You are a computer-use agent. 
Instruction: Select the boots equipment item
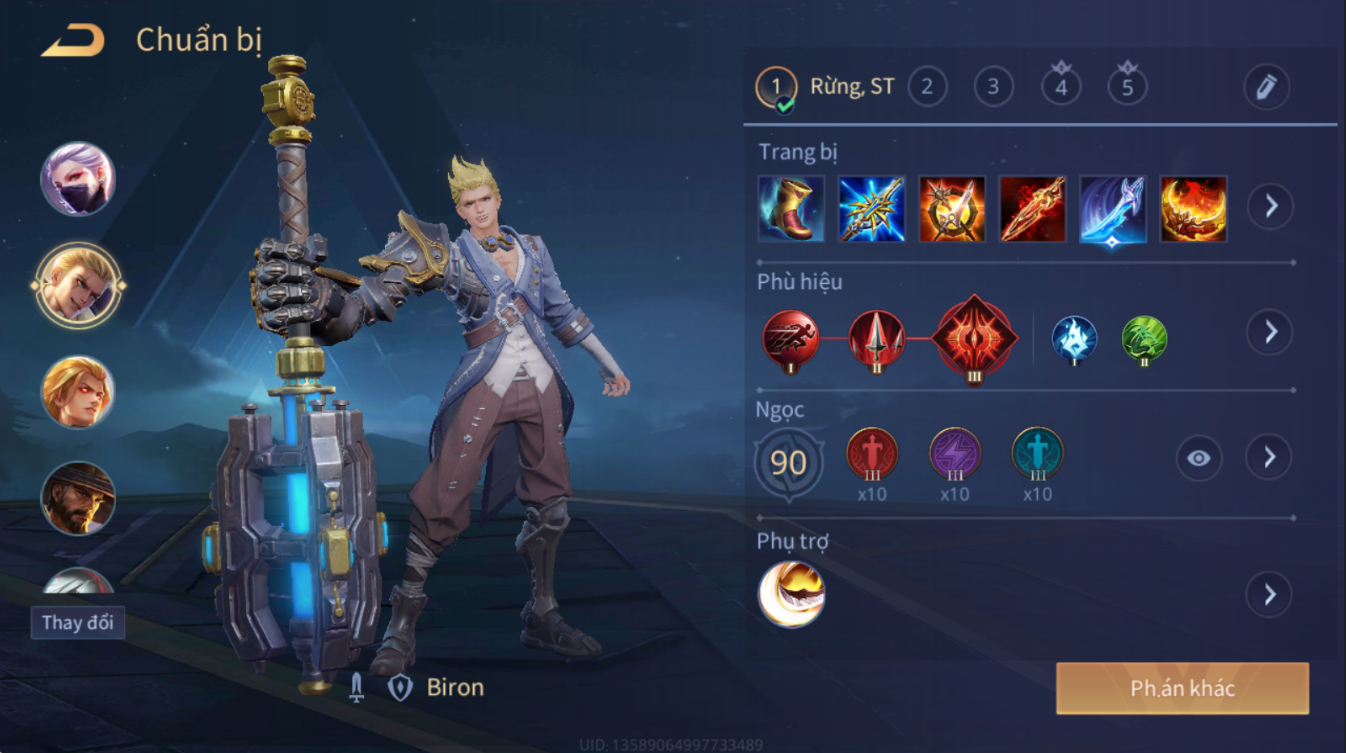[791, 208]
